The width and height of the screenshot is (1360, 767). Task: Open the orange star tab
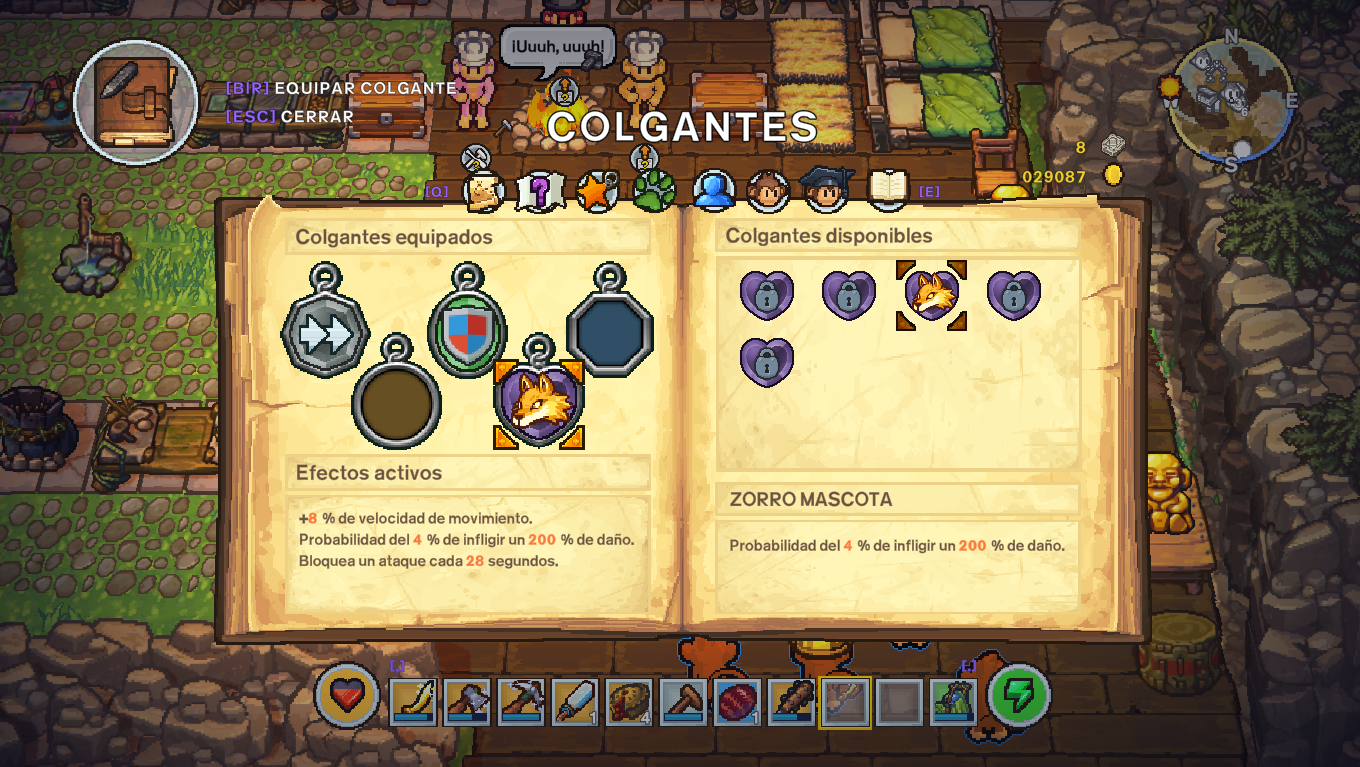click(x=594, y=188)
